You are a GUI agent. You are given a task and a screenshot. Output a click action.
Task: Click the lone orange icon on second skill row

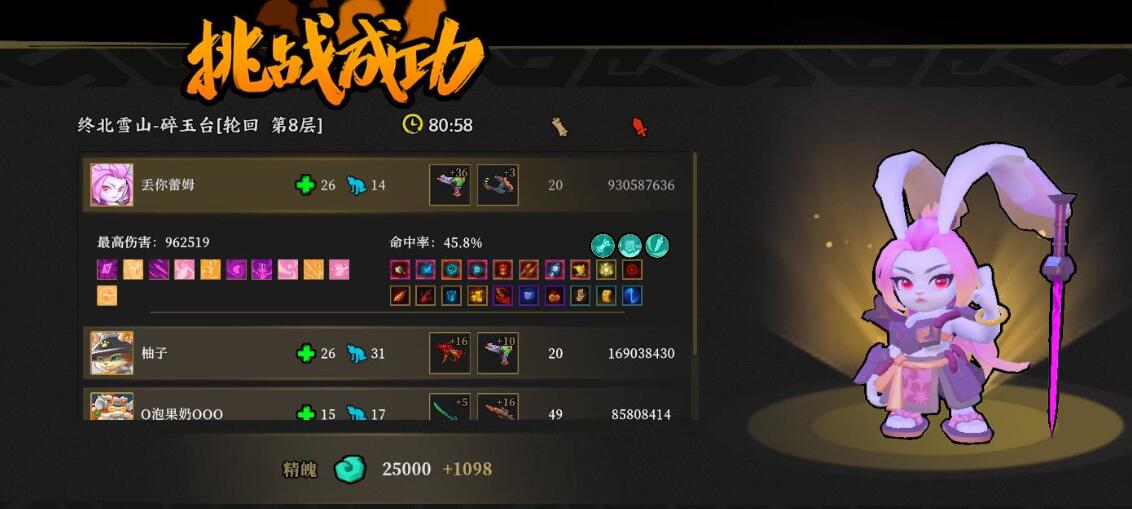[107, 296]
